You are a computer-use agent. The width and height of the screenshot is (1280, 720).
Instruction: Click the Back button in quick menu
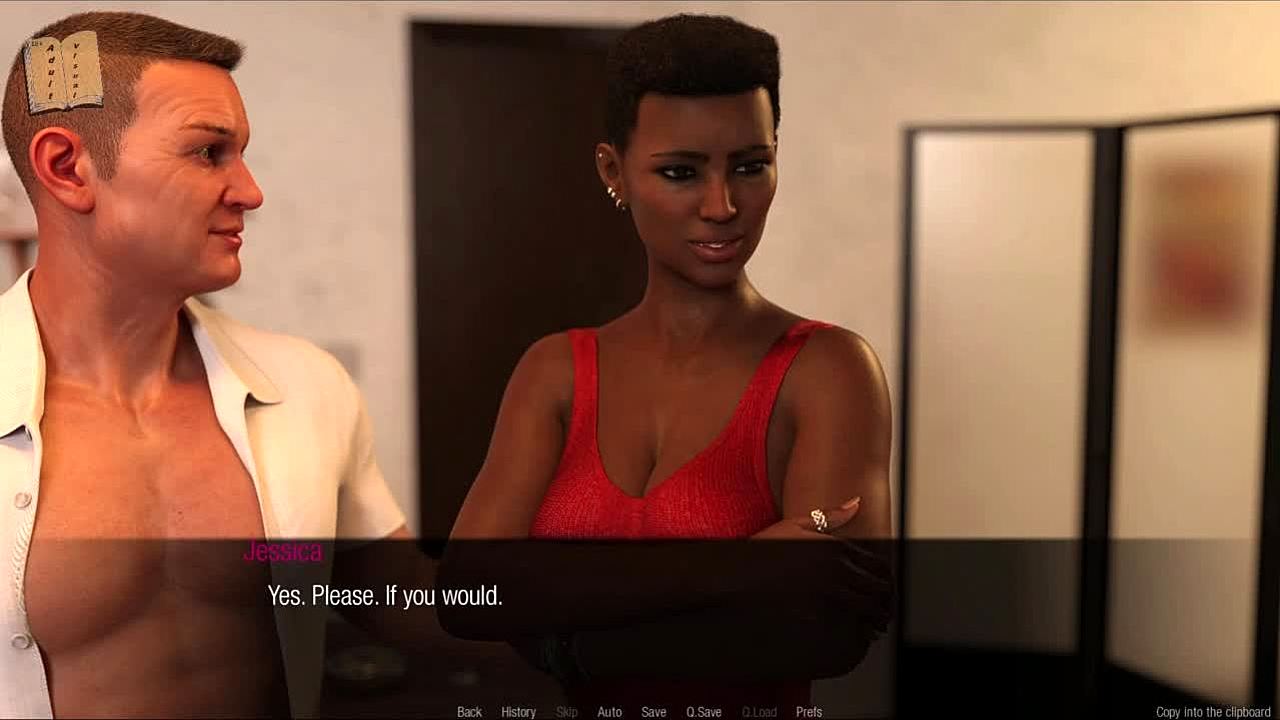coord(469,712)
